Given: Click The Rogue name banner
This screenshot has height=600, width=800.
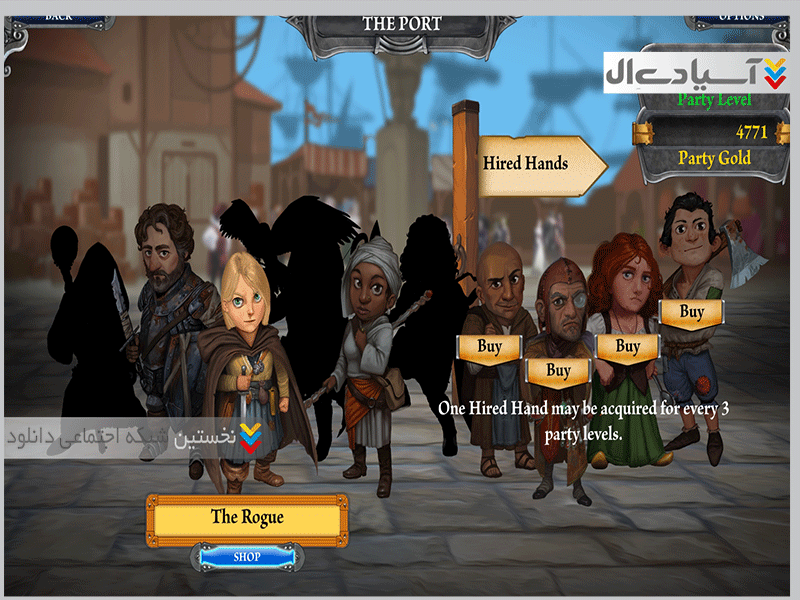Looking at the screenshot, I should pyautogui.click(x=247, y=517).
